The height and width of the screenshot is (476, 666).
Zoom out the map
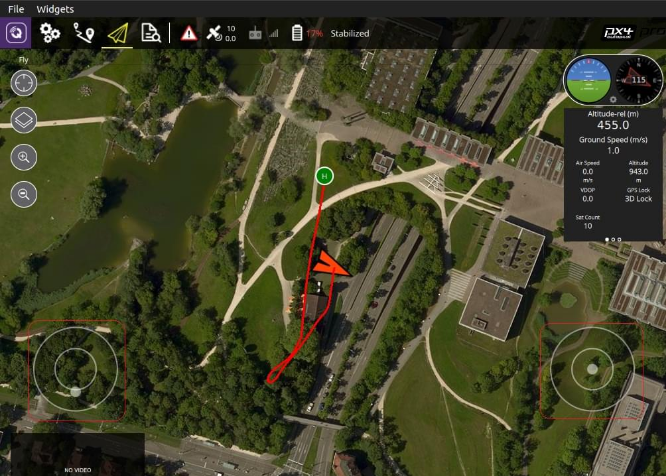pos(24,194)
